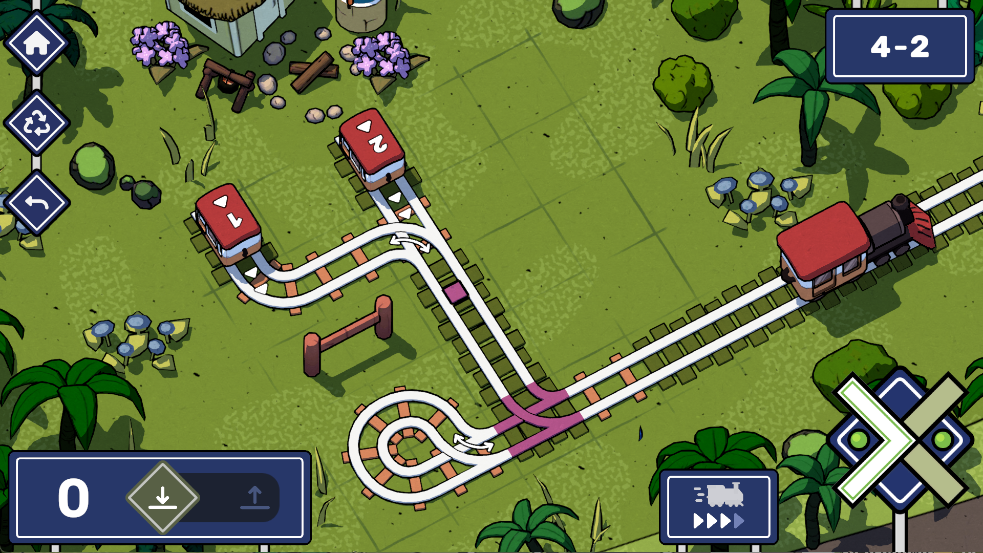
Task: Switch to the dimmed upward-arrow mode
Action: point(253,497)
